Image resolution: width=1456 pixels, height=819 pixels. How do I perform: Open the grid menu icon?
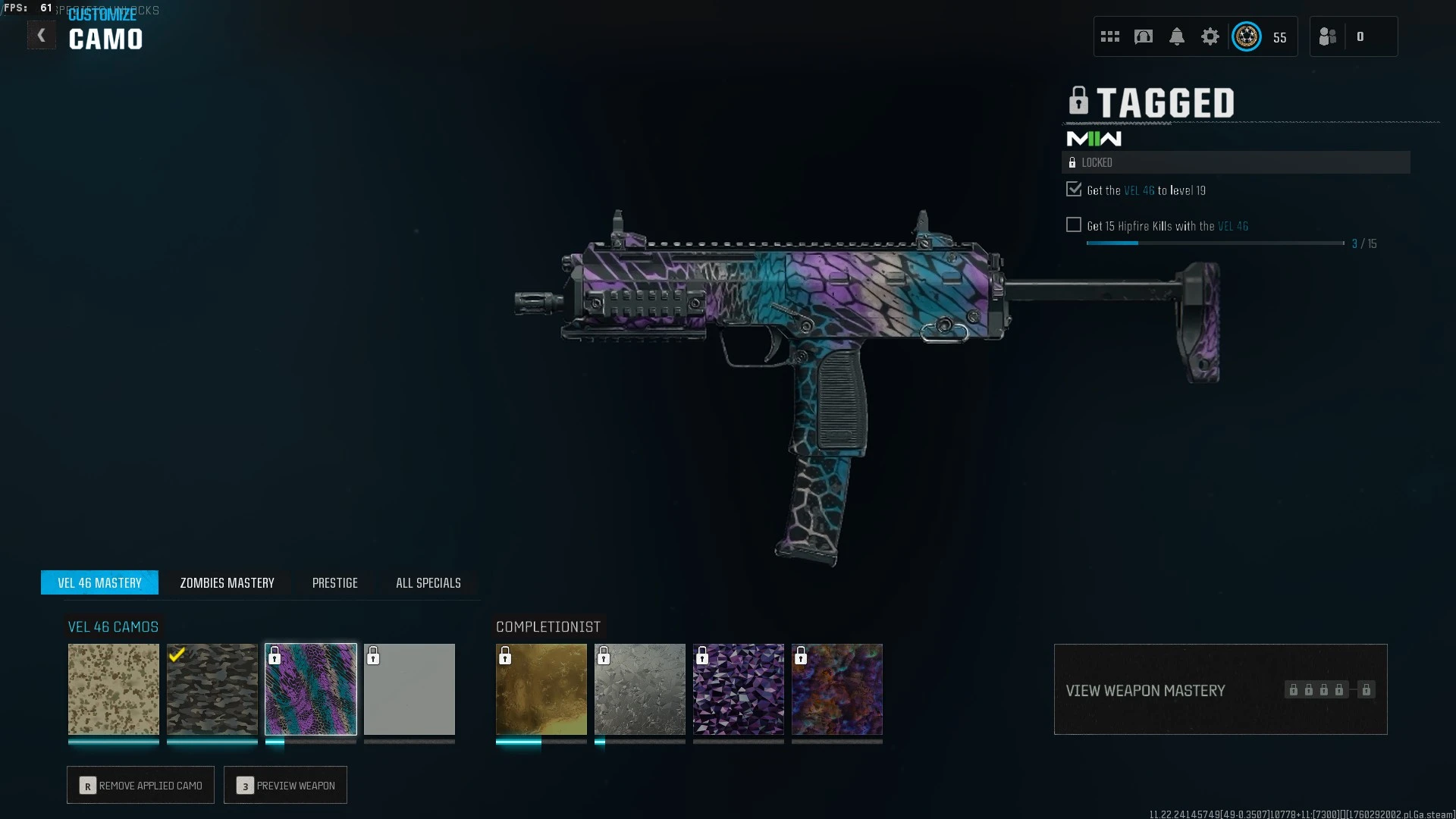coord(1110,36)
